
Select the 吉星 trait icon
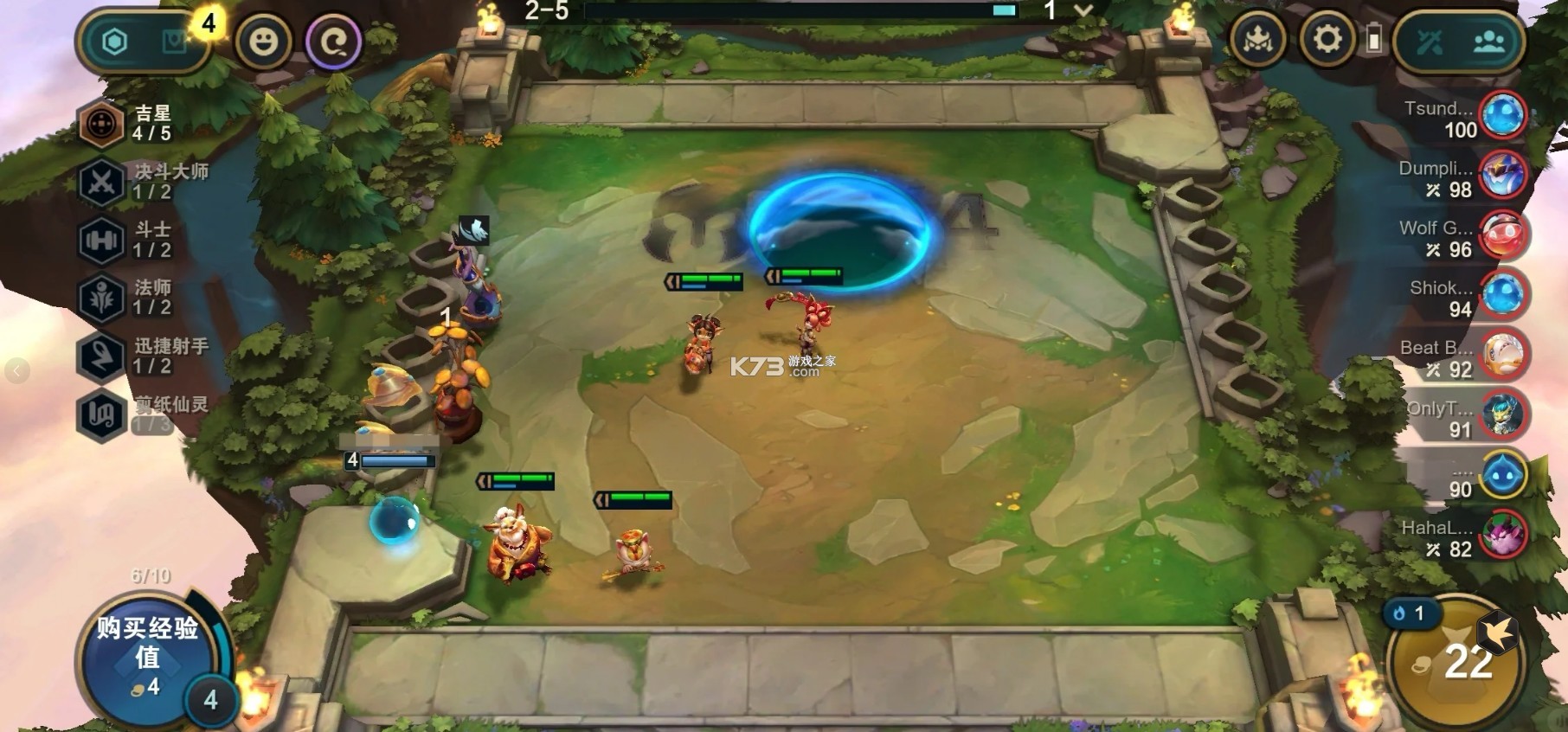tap(102, 123)
